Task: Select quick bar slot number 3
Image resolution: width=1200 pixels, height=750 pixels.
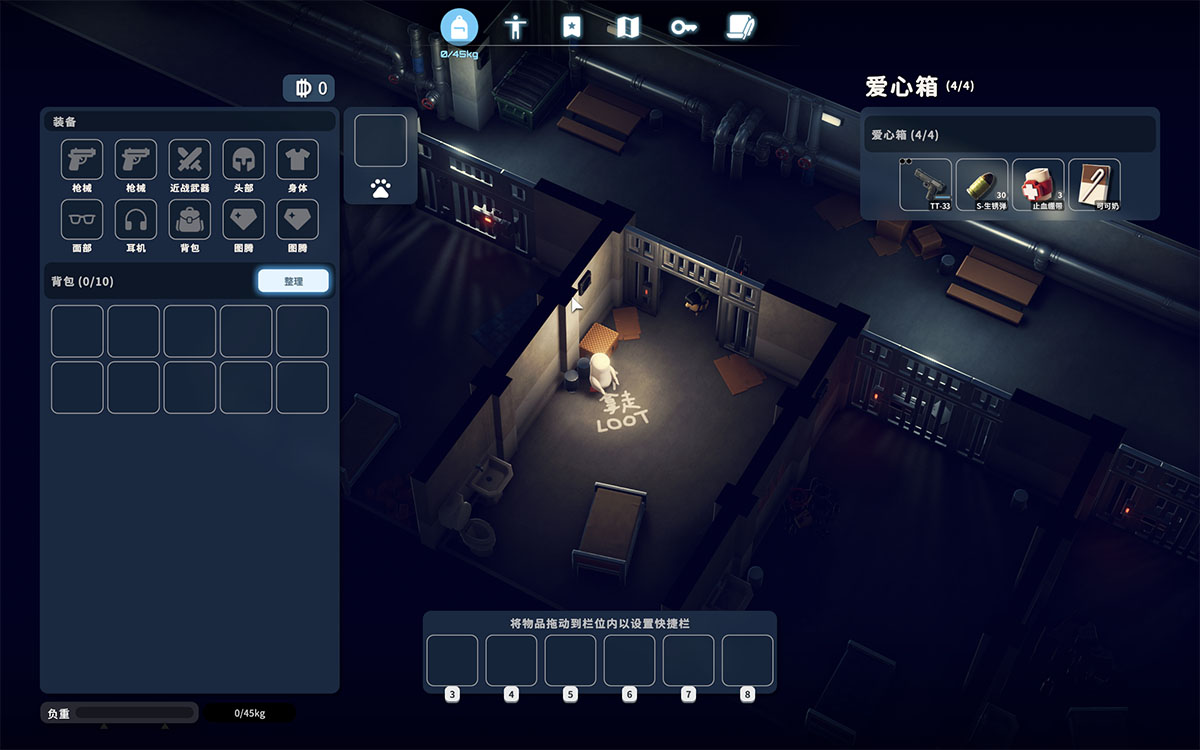Action: pyautogui.click(x=453, y=660)
